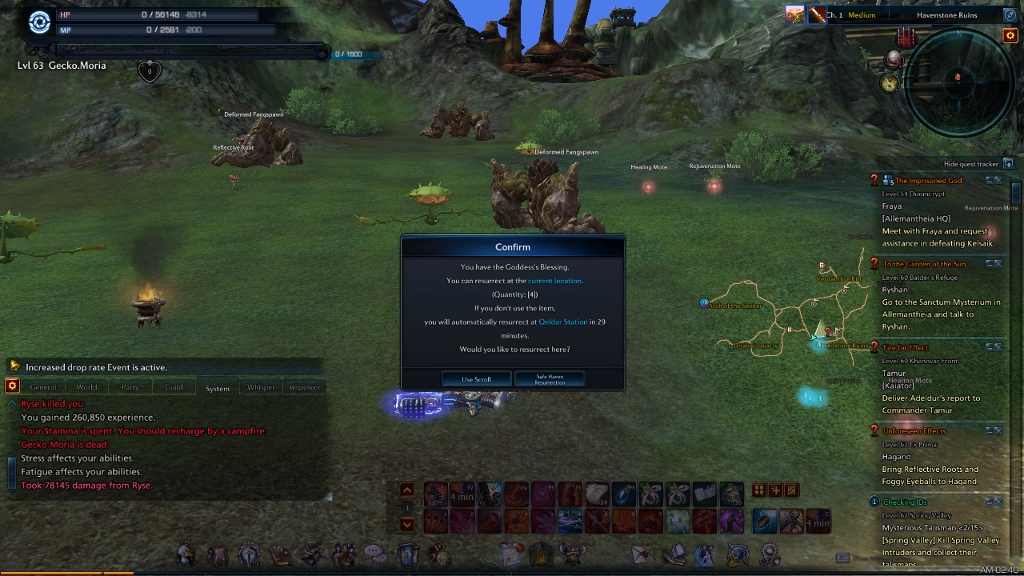Select the Party chat tab
Image resolution: width=1024 pixels, height=576 pixels.
pos(130,387)
